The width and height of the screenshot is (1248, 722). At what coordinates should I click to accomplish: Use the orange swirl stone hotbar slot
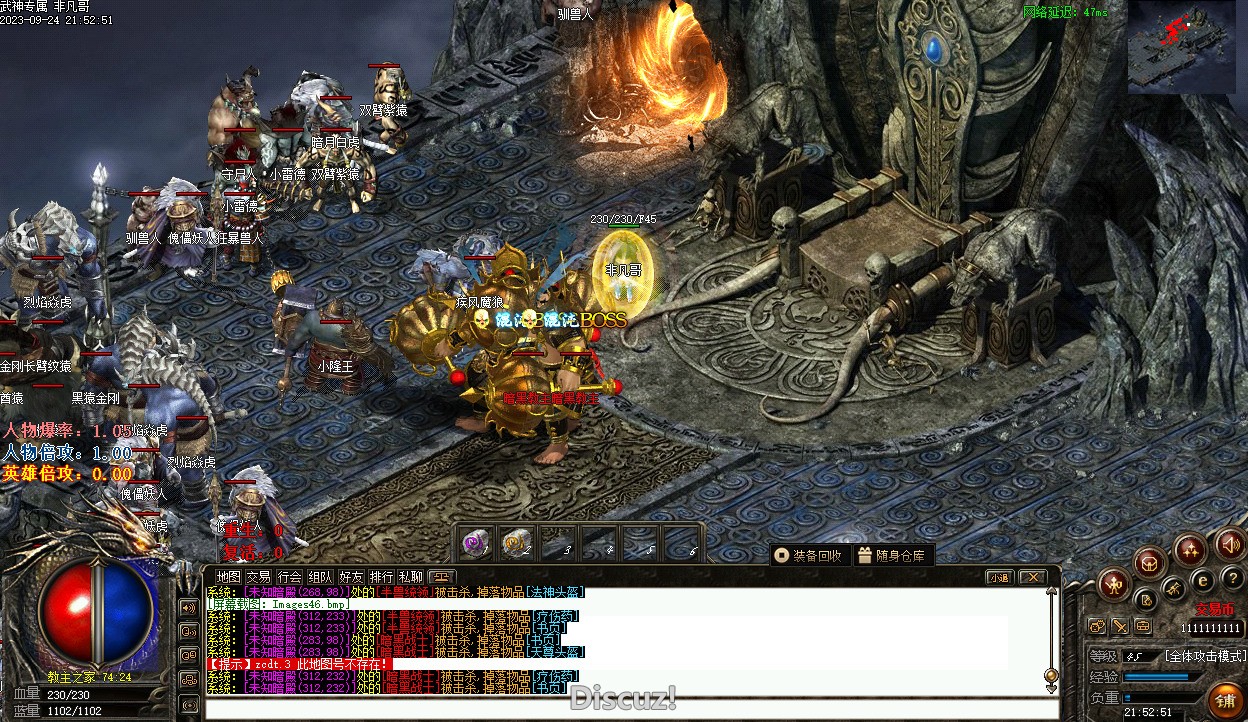click(515, 543)
